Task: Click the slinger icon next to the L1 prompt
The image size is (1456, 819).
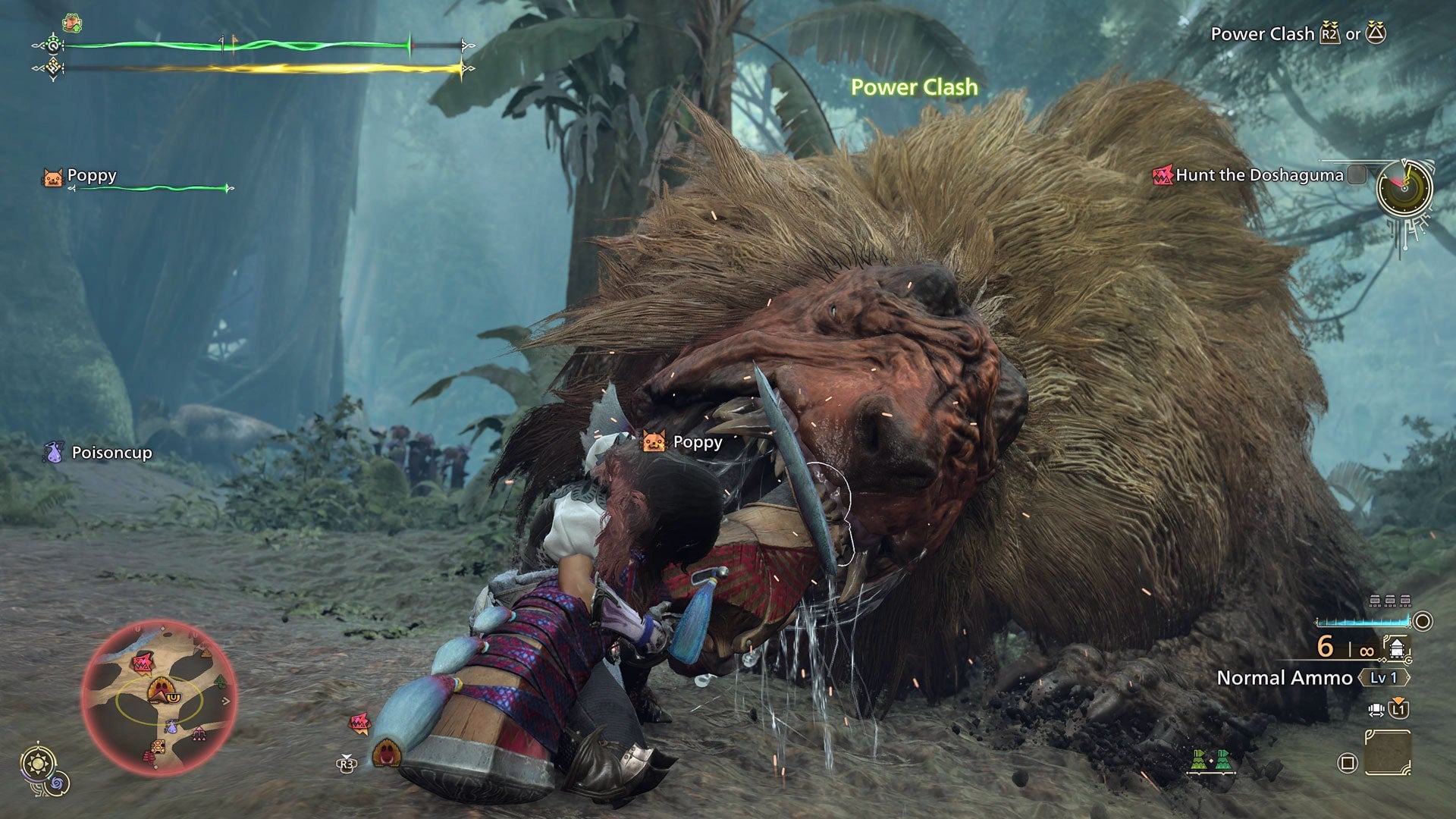Action: click(1376, 708)
